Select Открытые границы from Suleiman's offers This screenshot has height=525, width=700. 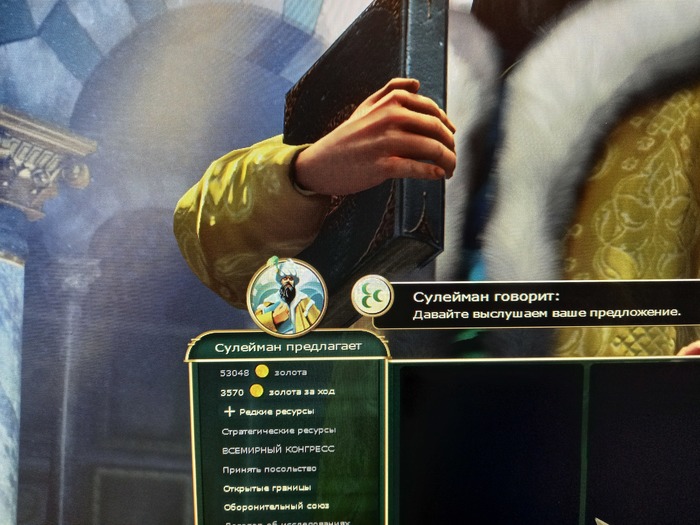click(267, 487)
